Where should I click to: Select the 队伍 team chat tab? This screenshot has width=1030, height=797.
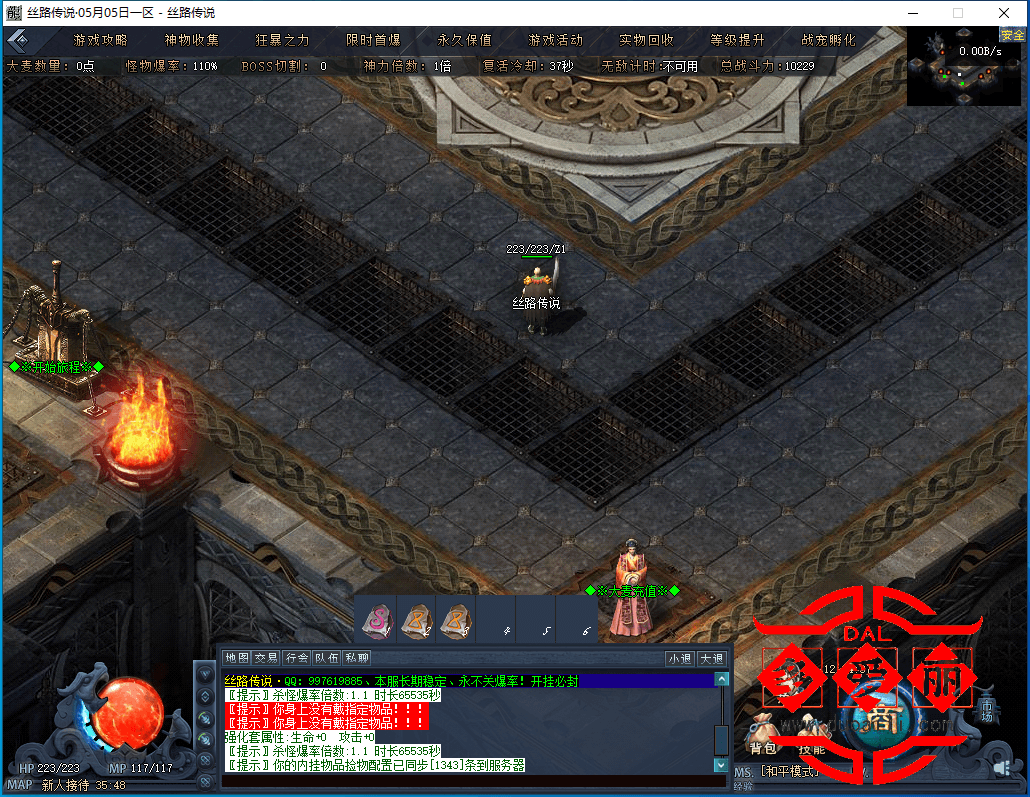coord(327,658)
